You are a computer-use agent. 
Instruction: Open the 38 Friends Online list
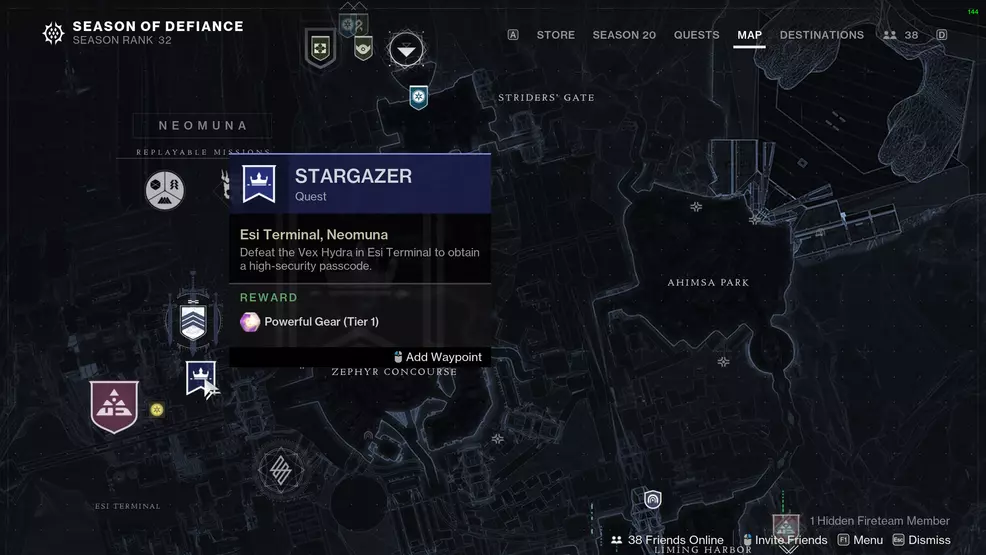[x=667, y=540]
